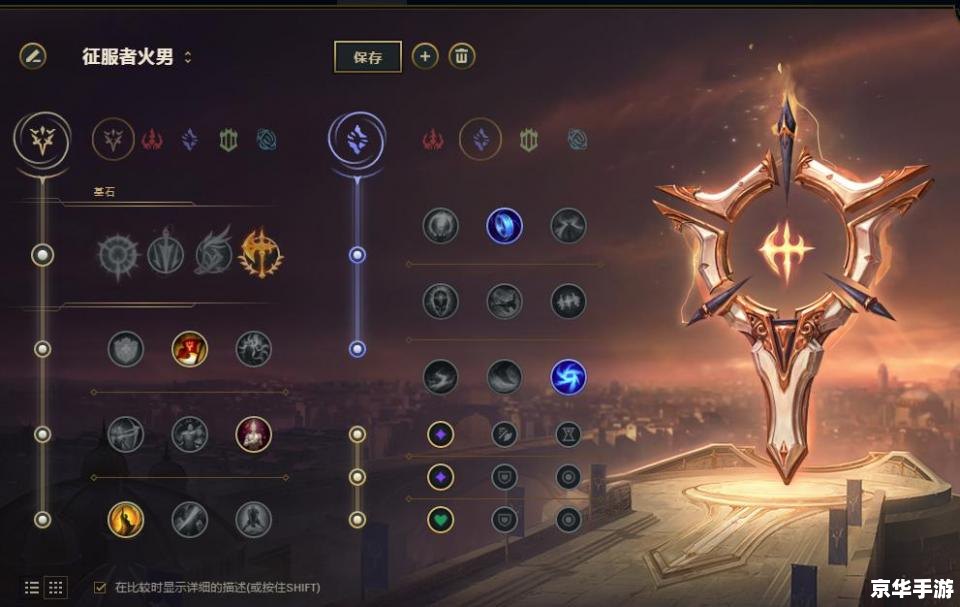The image size is (960, 607).
Task: Select the Conqueror keystone rune
Action: [x=260, y=254]
